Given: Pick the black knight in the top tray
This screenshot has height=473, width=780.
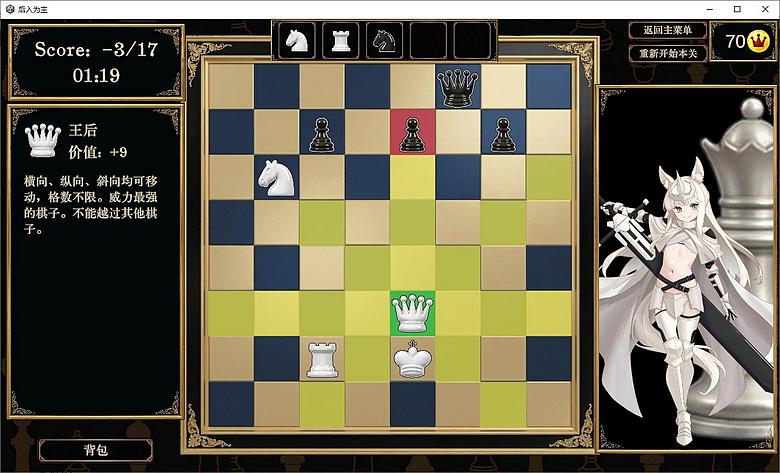Looking at the screenshot, I should pyautogui.click(x=384, y=41).
